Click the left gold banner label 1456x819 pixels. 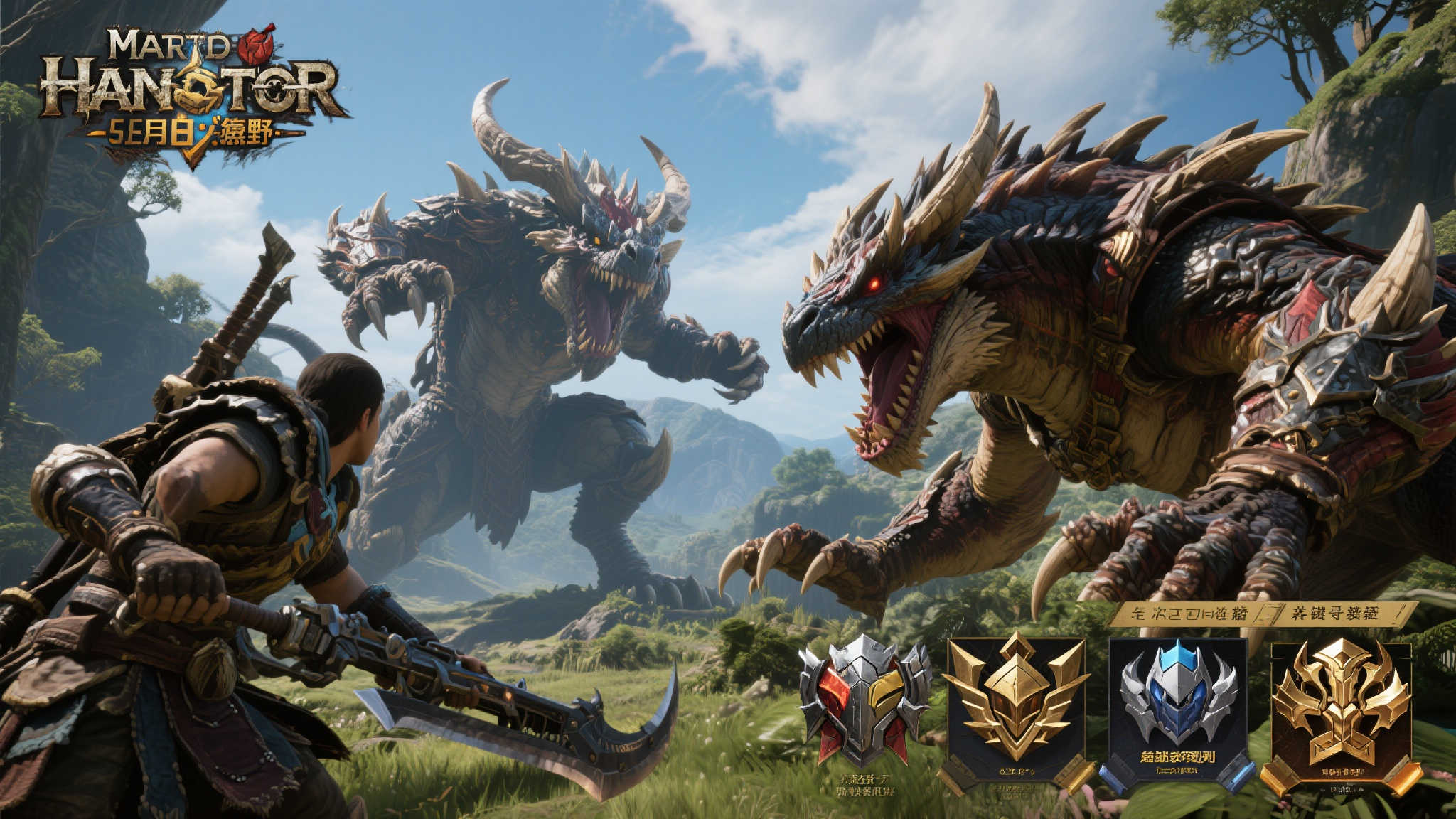coord(1187,614)
